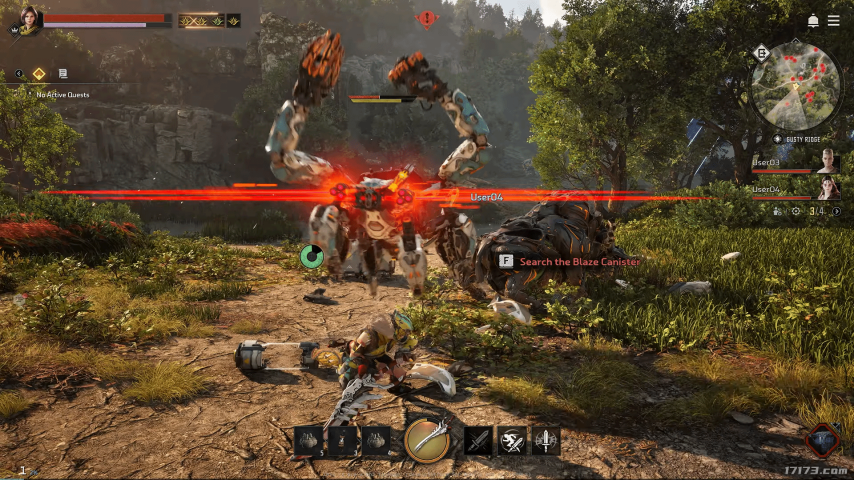Click the exit icon beside the minimap
Image resolution: width=854 pixels, height=480 pixels.
pyautogui.click(x=762, y=53)
